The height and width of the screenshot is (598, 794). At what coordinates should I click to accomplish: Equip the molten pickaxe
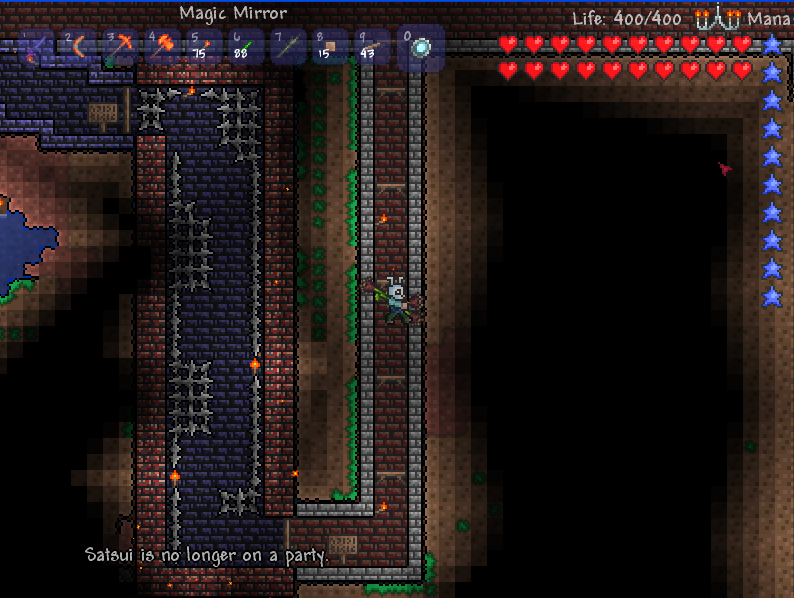121,47
